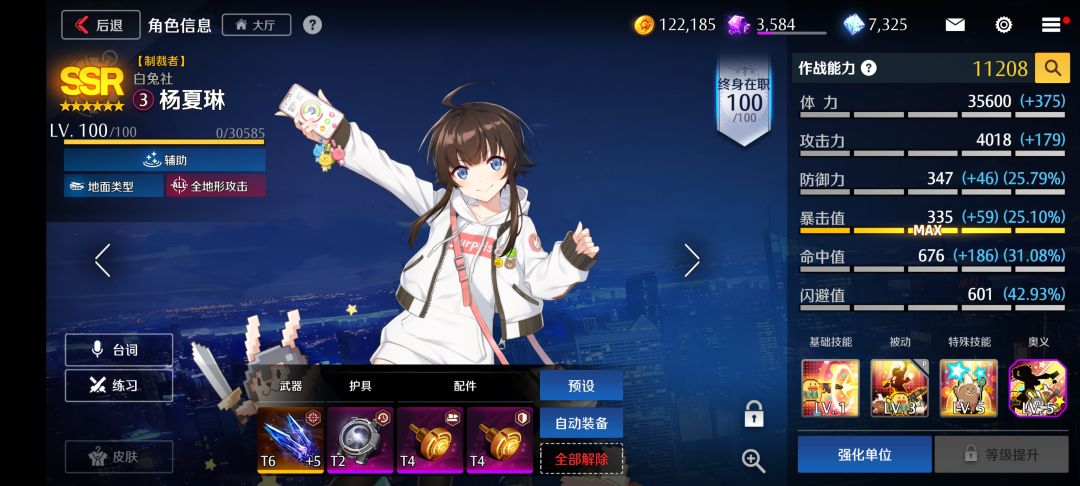This screenshot has width=1080, height=486.
Task: Show the next character with right arrow
Action: 692,260
